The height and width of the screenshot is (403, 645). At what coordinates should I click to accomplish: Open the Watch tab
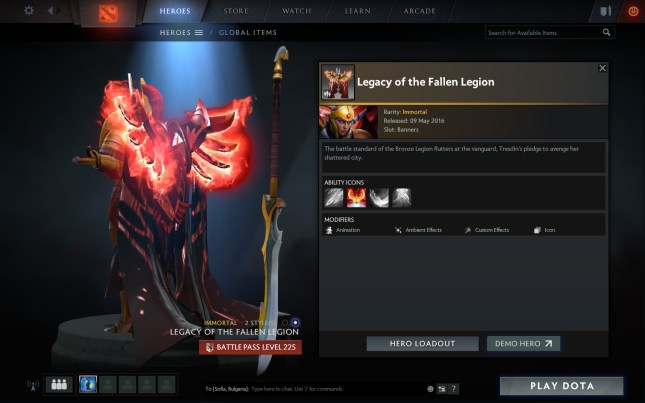pos(297,11)
